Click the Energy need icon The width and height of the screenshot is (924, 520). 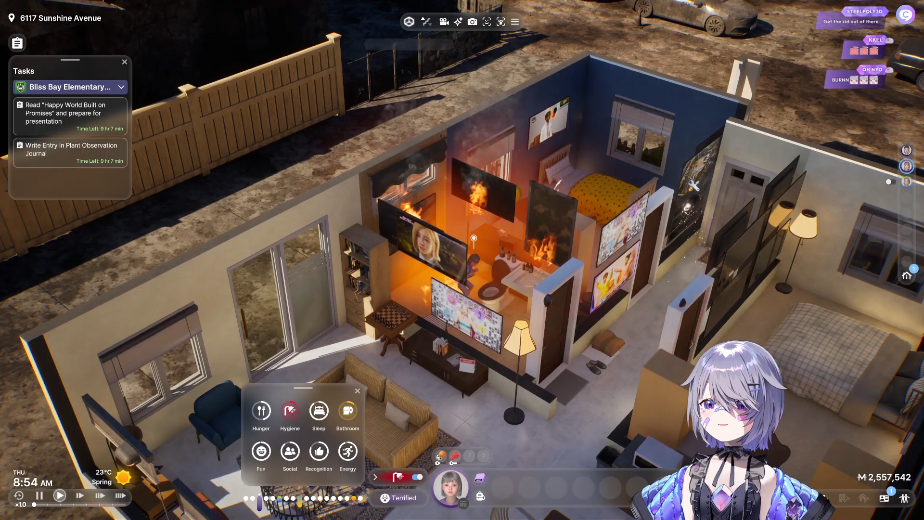point(347,451)
